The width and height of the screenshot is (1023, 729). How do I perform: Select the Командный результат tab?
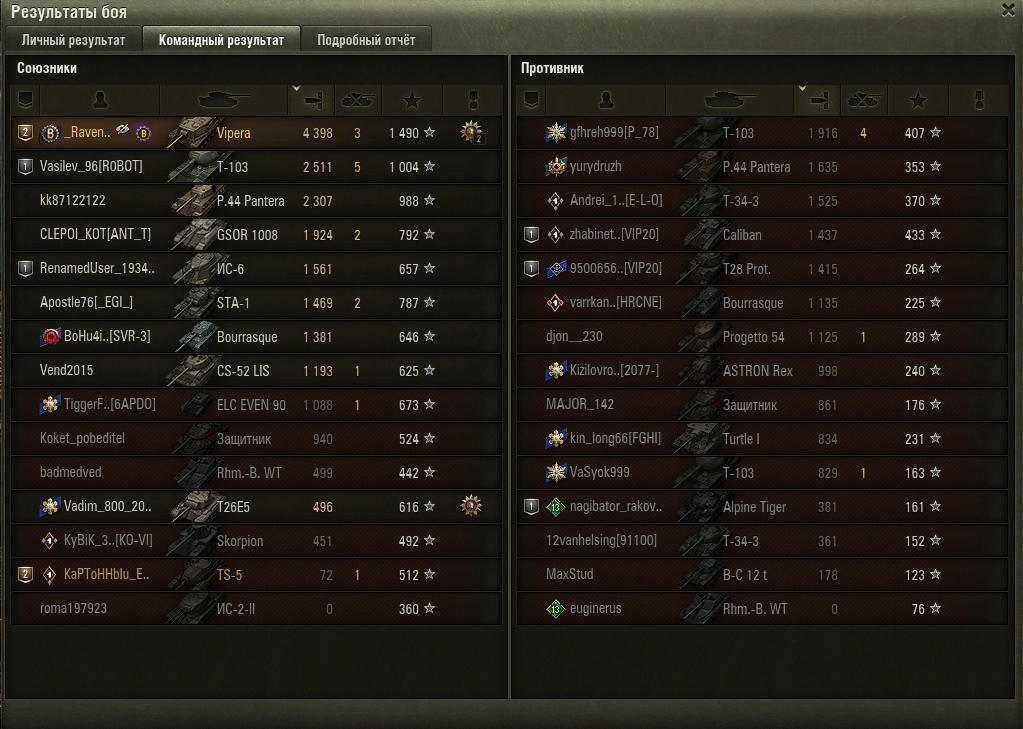221,41
